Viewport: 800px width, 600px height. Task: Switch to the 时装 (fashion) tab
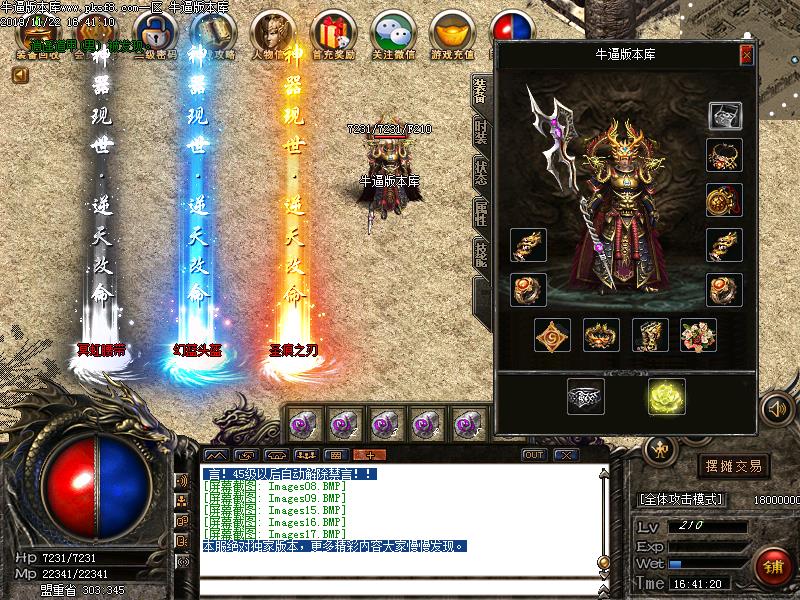point(480,131)
